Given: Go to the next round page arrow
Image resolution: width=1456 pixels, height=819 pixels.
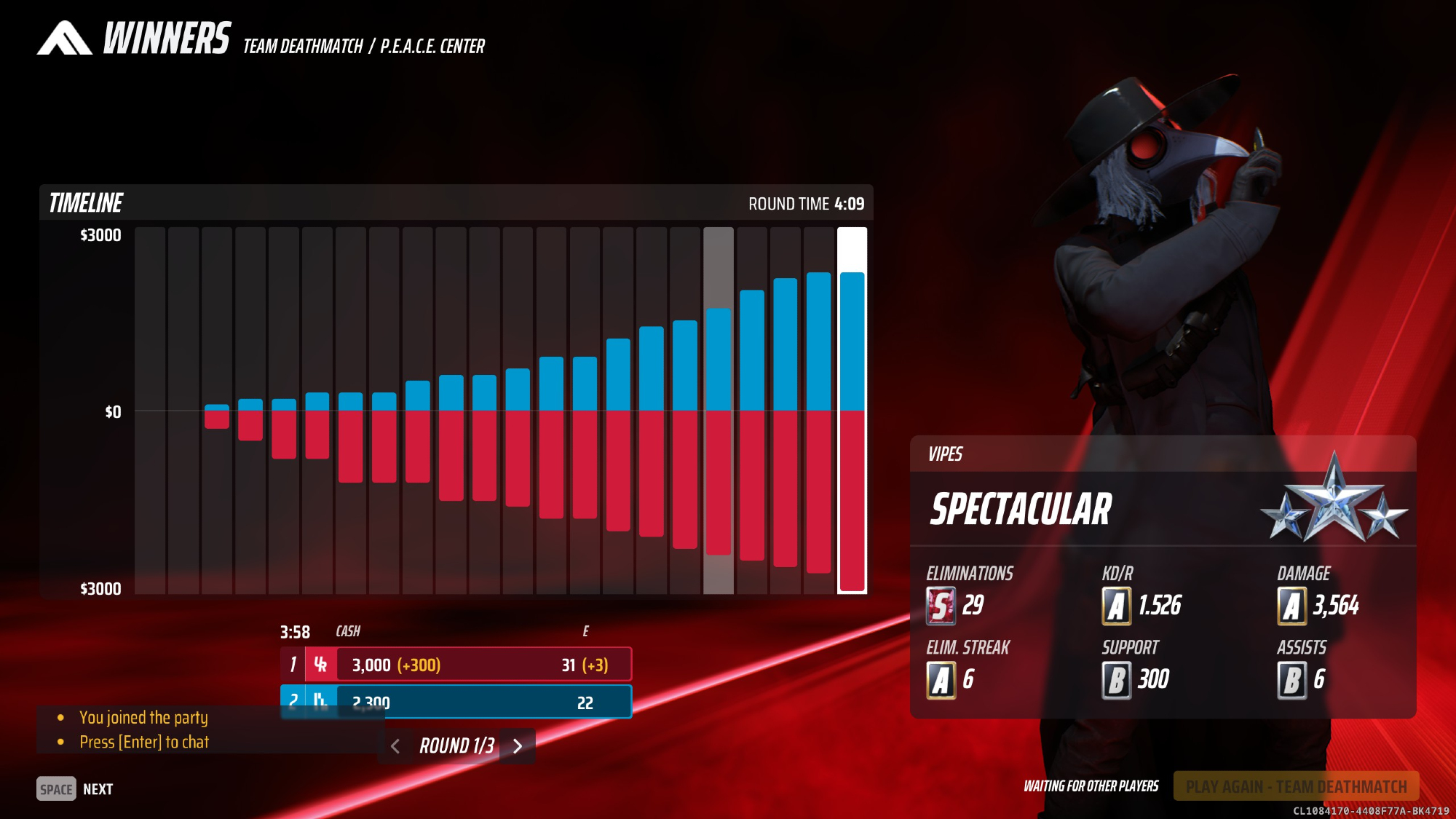Looking at the screenshot, I should pos(518,746).
